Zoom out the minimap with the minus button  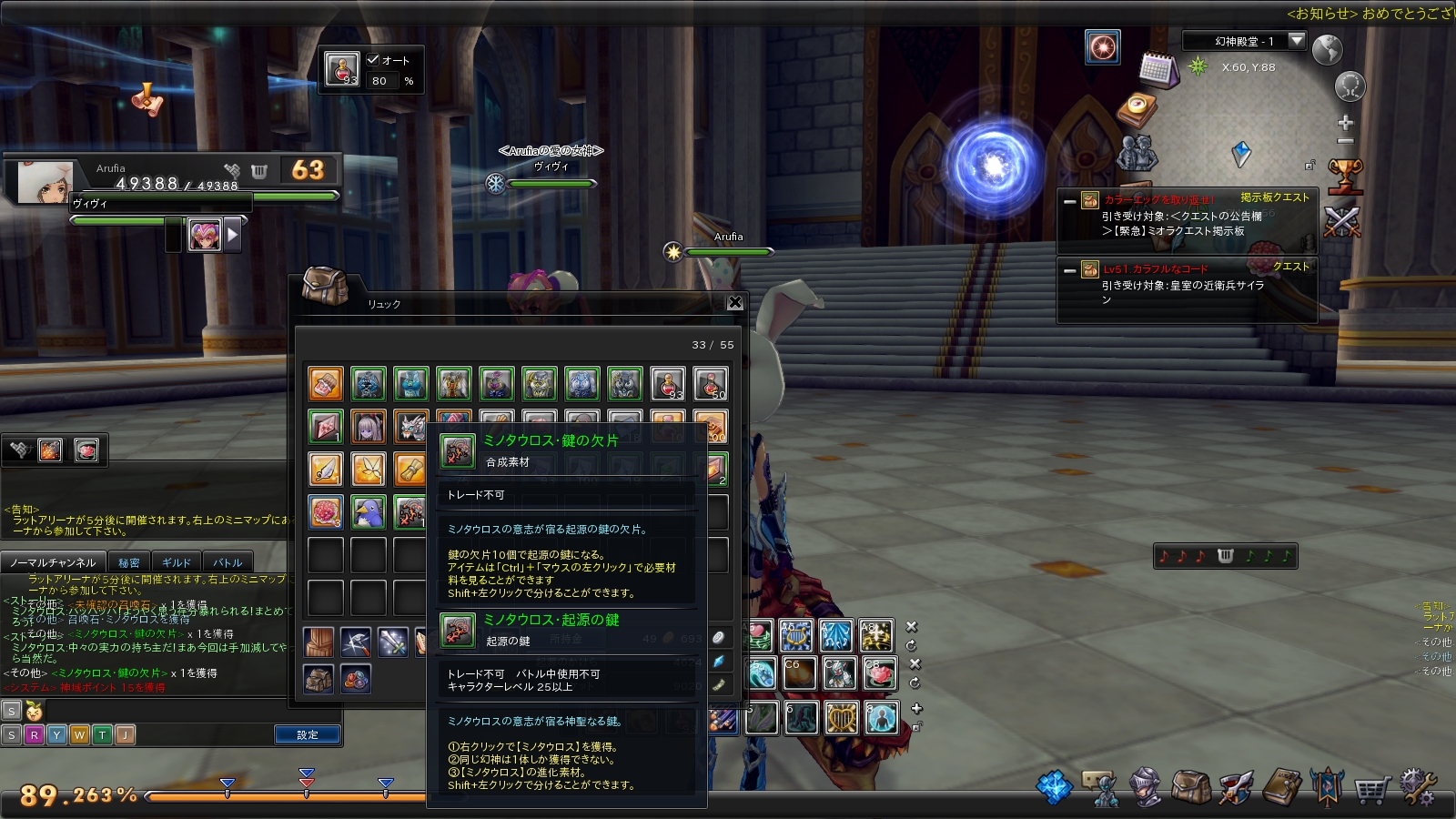point(1345,142)
